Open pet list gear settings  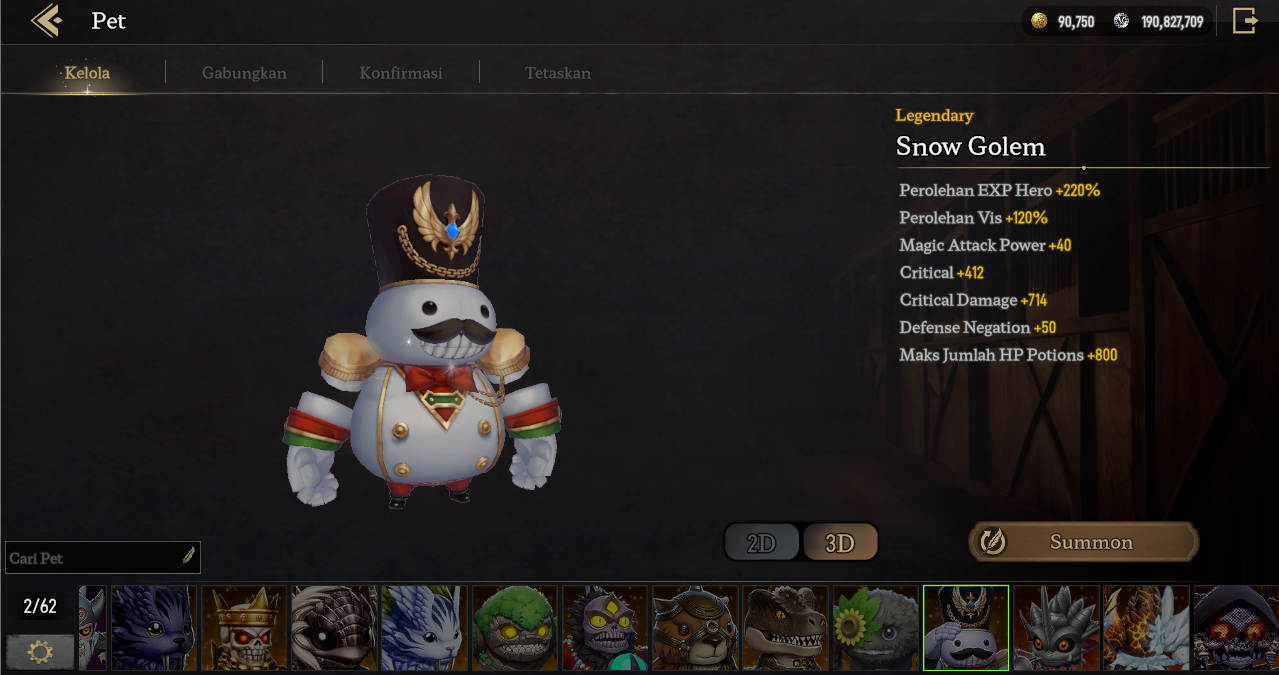[x=40, y=653]
